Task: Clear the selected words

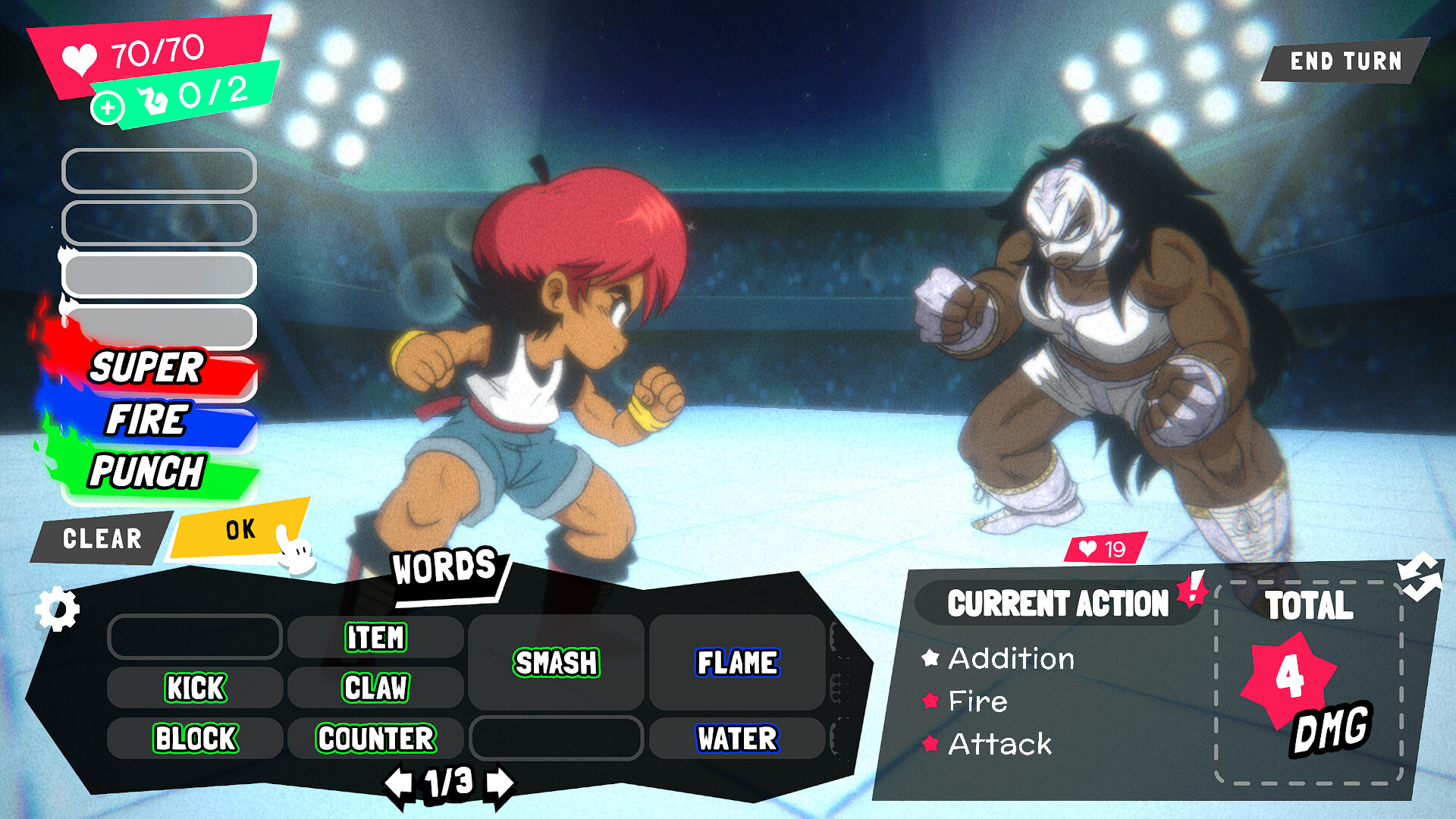Action: coord(102,538)
